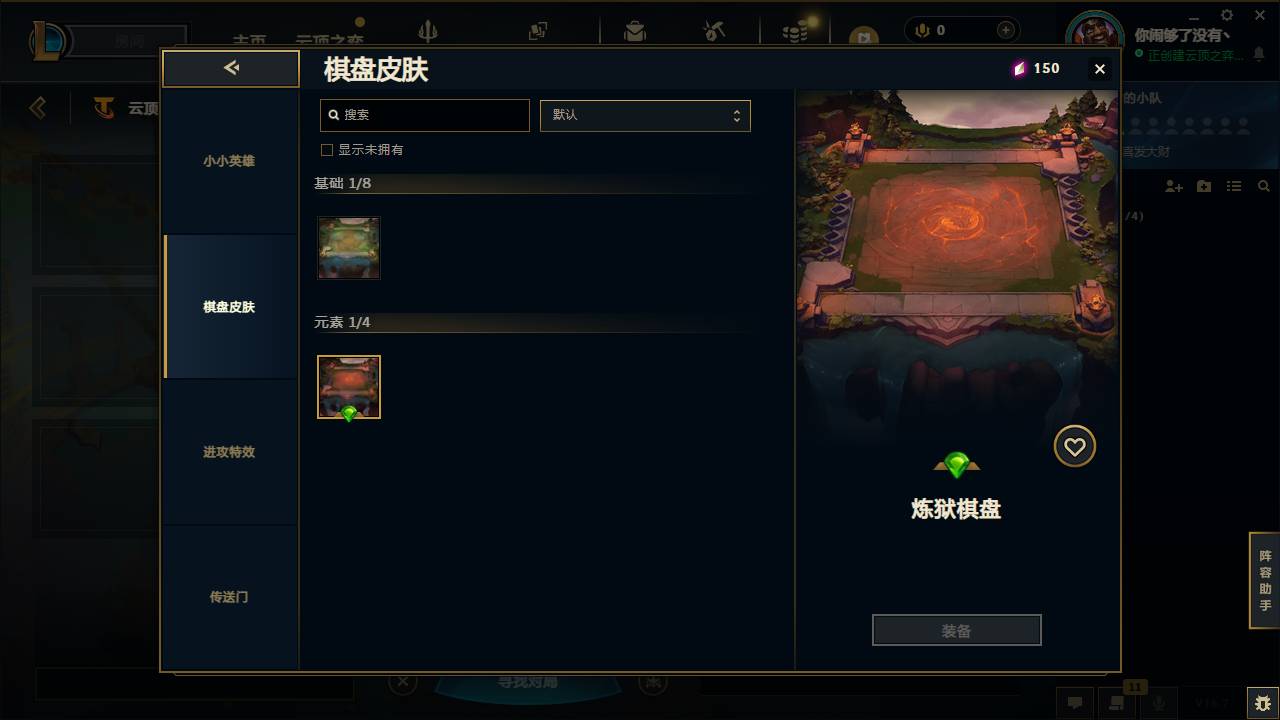Click the 装备 equip button
The height and width of the screenshot is (720, 1280).
coord(956,629)
